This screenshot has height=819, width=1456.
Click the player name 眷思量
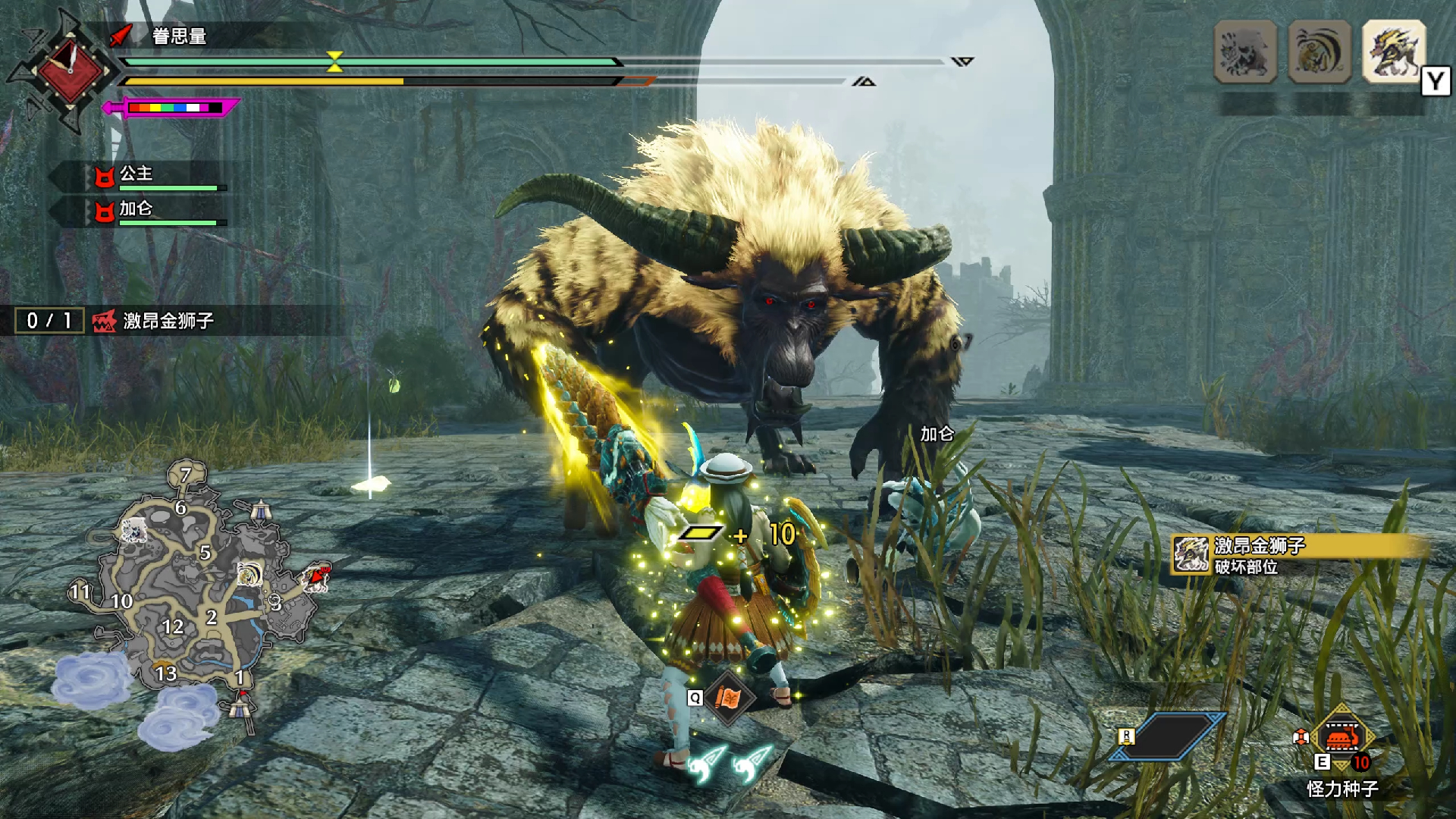point(179,36)
